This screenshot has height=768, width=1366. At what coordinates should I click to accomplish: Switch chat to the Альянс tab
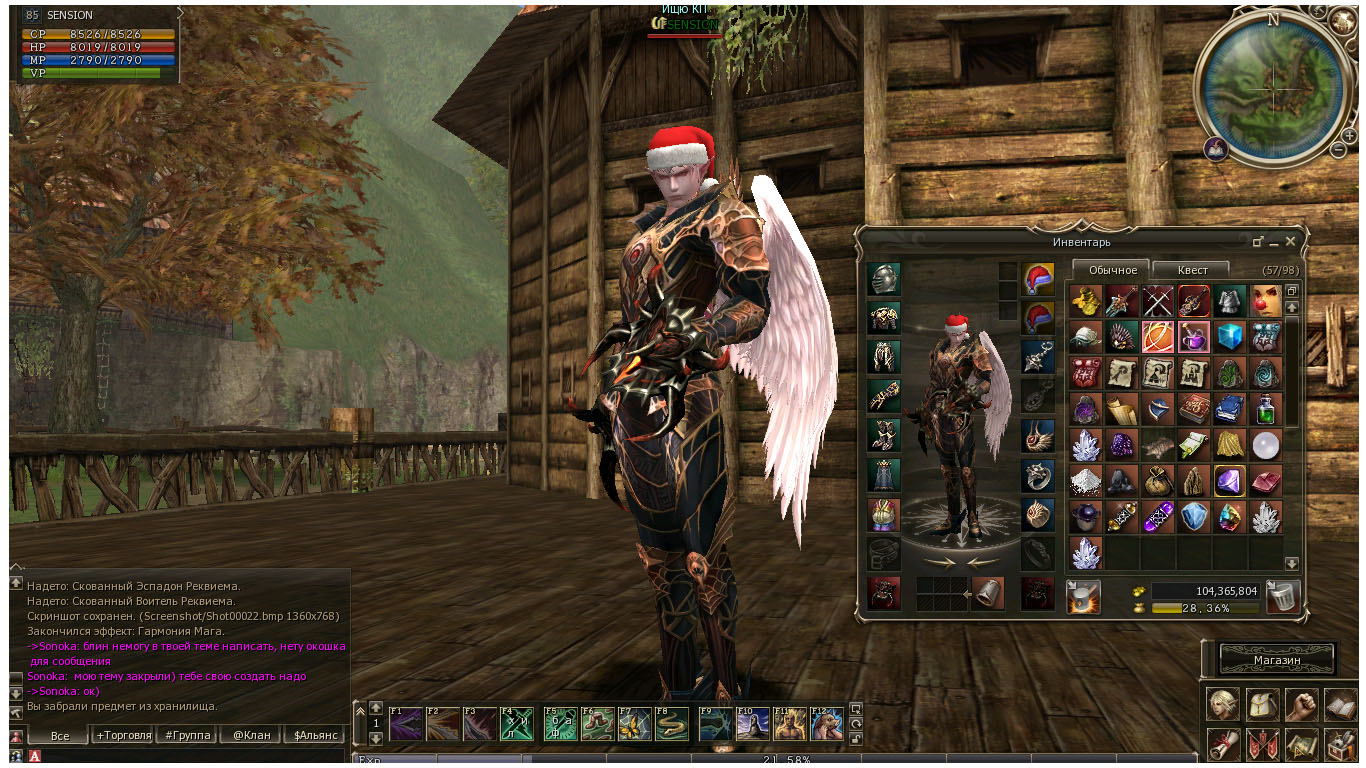tap(315, 735)
